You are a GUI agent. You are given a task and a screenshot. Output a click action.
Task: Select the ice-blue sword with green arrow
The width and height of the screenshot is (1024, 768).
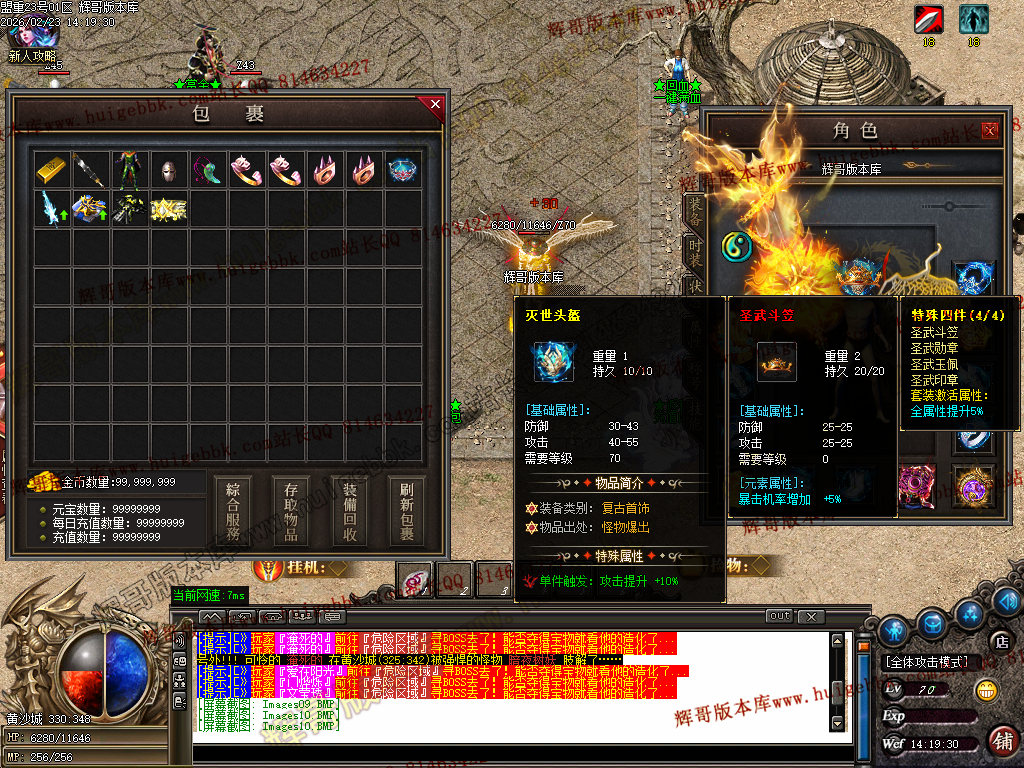pyautogui.click(x=53, y=208)
